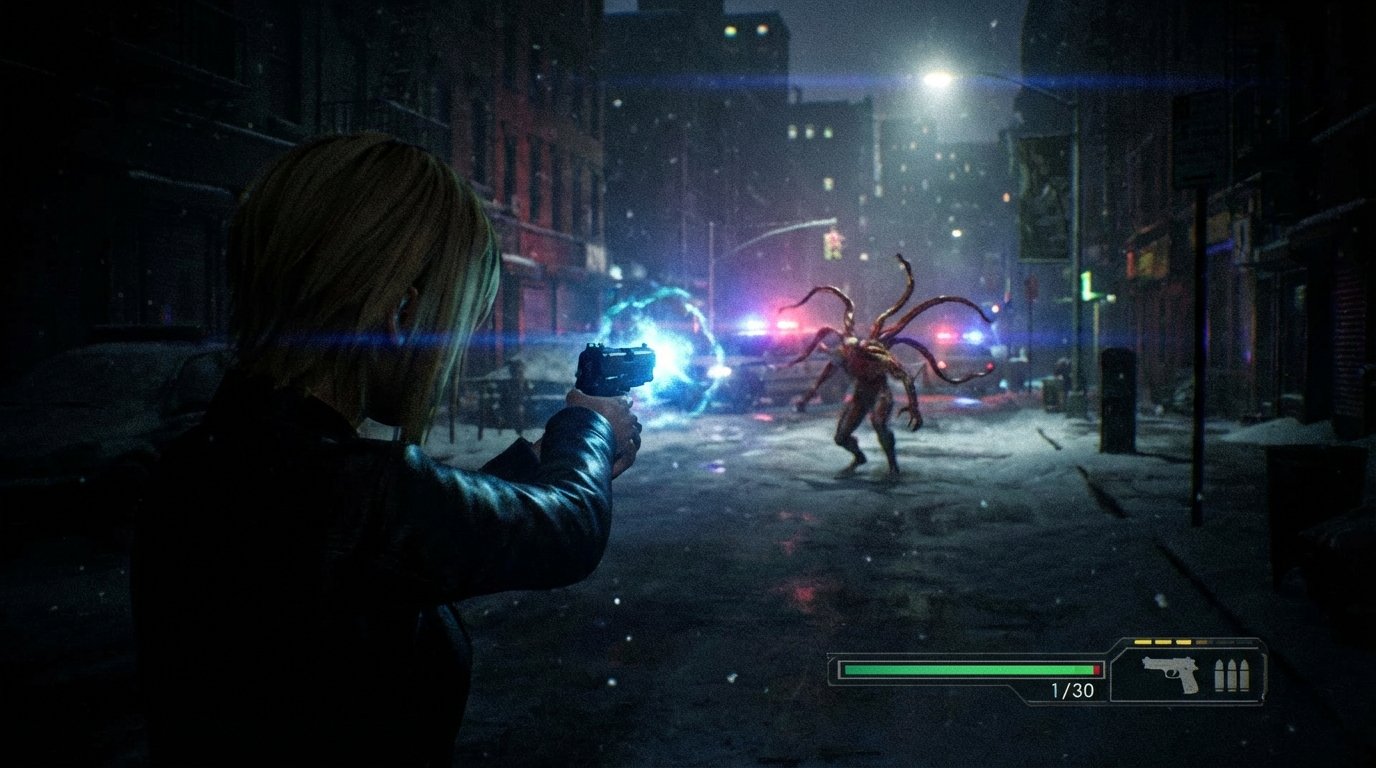Click the second yellow upgrade pip
The image size is (1376, 768).
pos(1163,642)
